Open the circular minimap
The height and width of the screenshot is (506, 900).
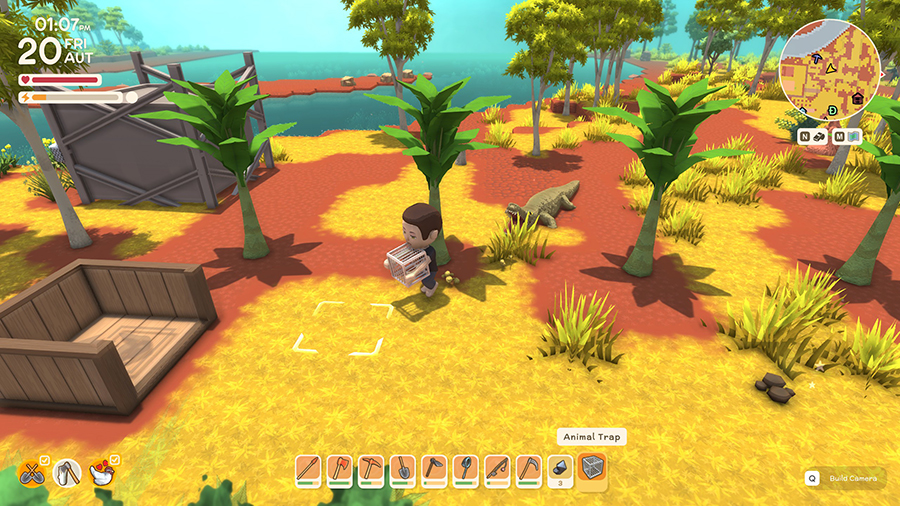coord(829,67)
